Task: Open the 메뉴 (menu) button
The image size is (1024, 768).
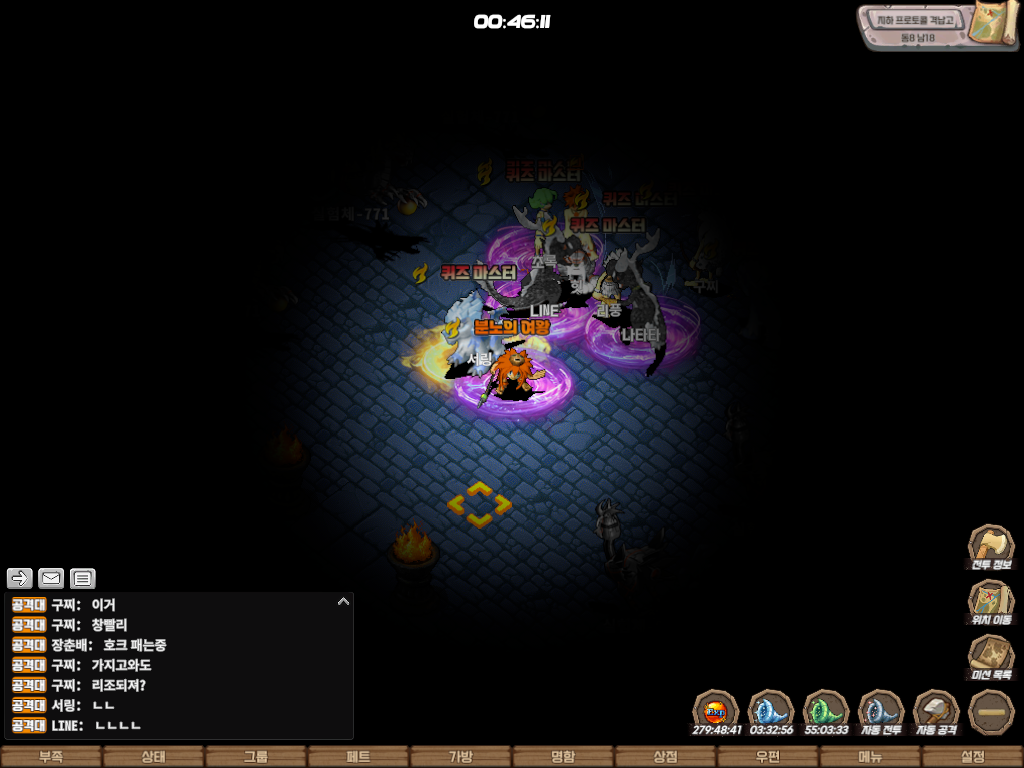Action: pyautogui.click(x=870, y=757)
